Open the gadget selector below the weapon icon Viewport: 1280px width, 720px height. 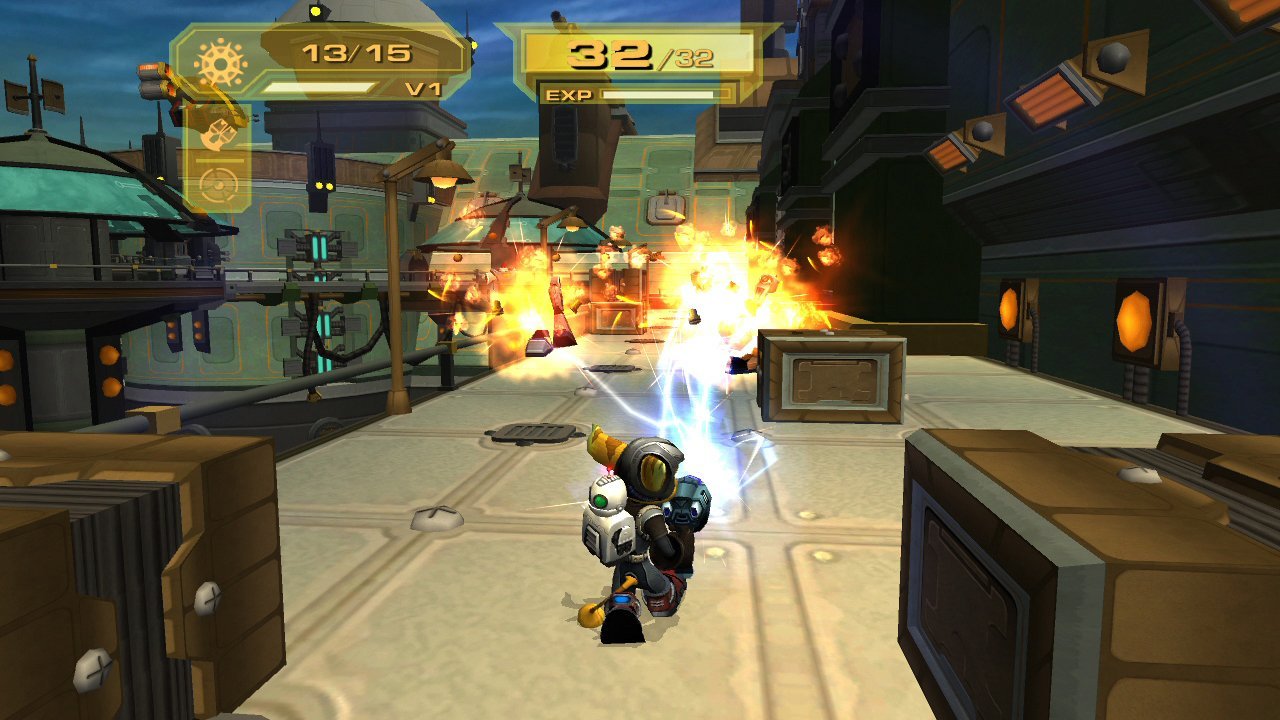217,183
